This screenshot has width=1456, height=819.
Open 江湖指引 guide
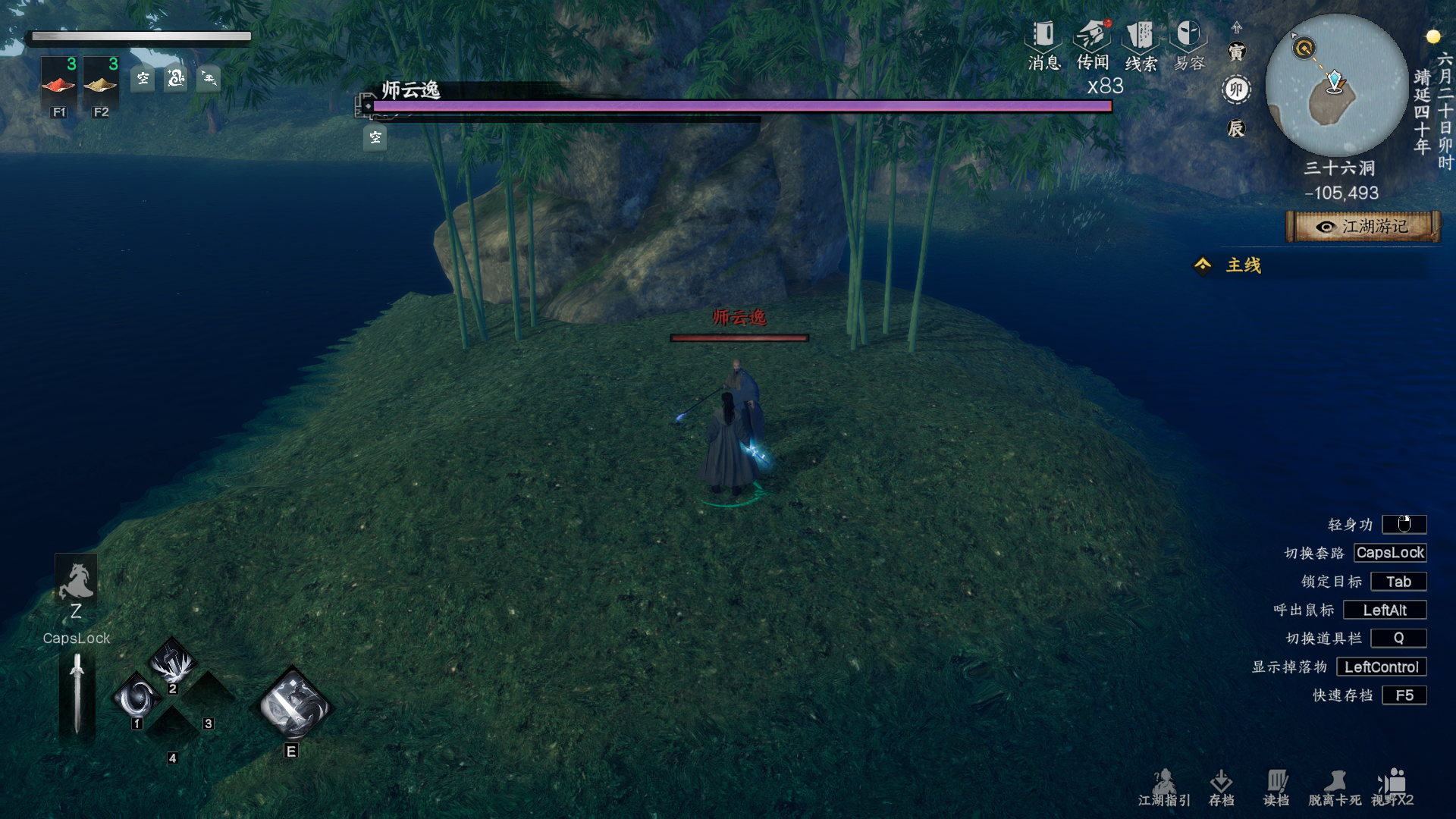click(x=1164, y=787)
